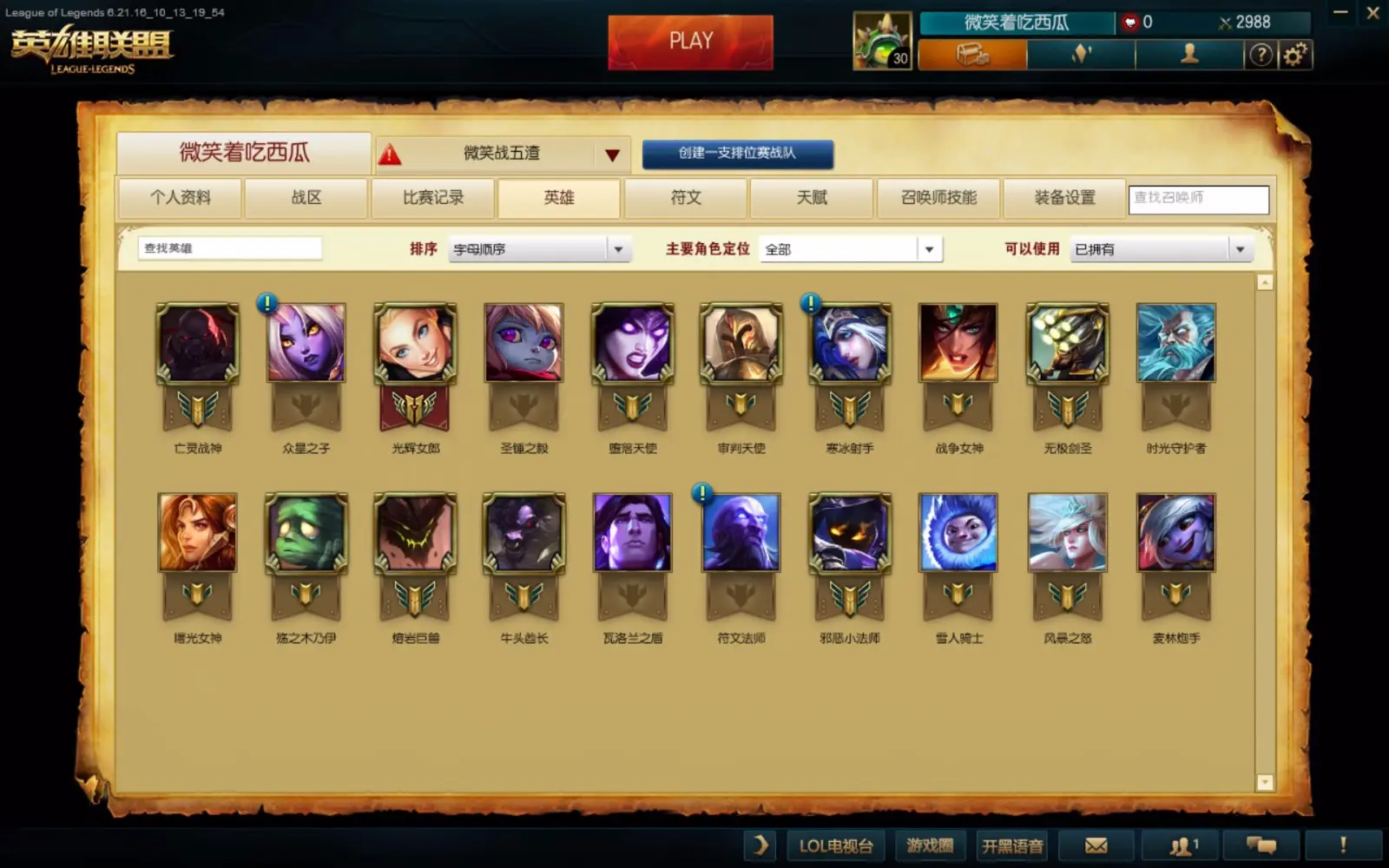This screenshot has width=1389, height=868.
Task: Open the settings gear icon
Action: (1294, 55)
